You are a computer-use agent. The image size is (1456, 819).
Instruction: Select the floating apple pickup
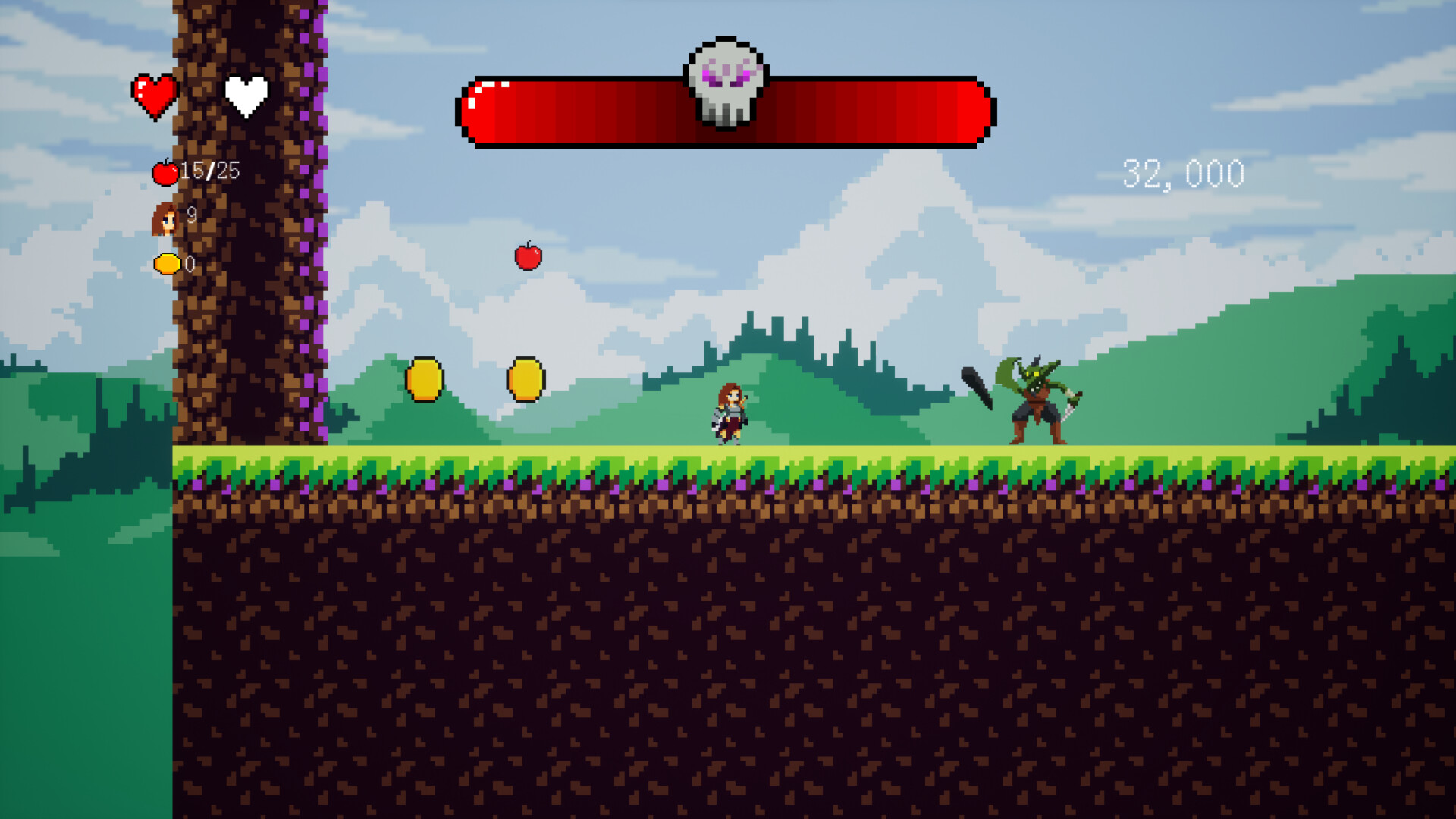point(528,258)
